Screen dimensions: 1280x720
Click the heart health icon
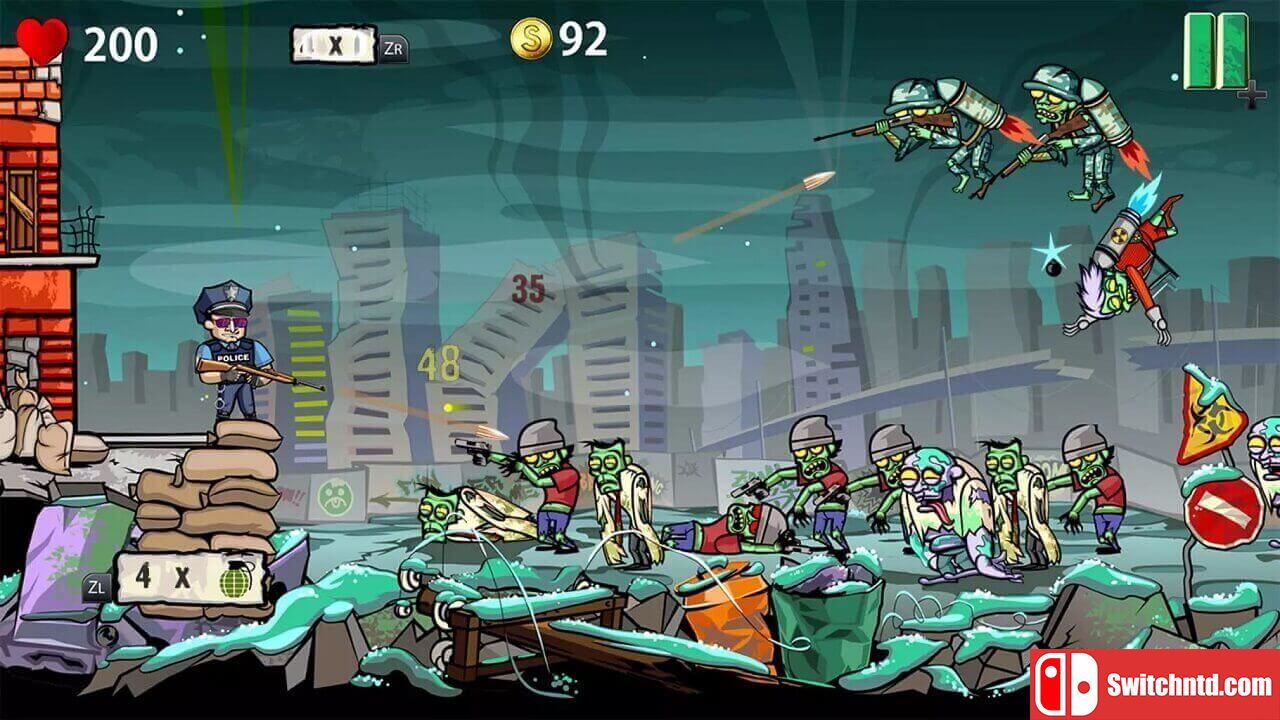(x=41, y=36)
